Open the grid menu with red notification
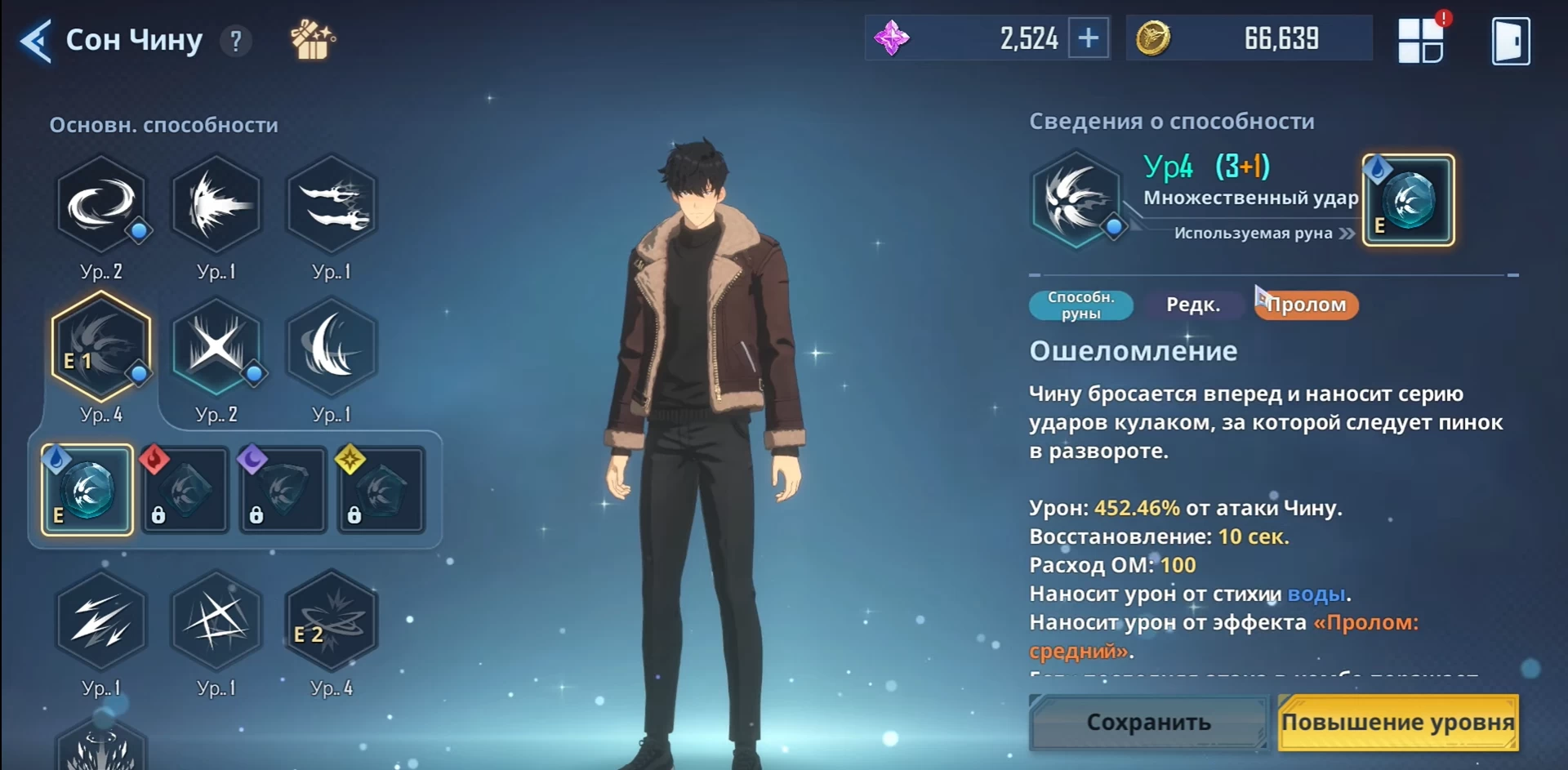Image resolution: width=1568 pixels, height=770 pixels. (x=1421, y=41)
